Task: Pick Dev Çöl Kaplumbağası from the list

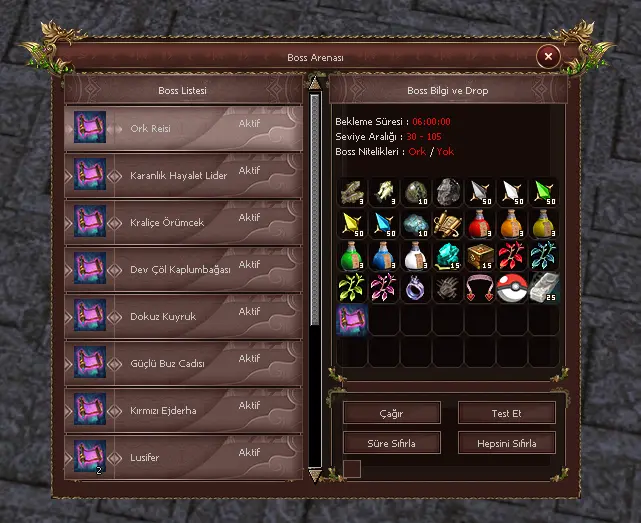Action: pyautogui.click(x=183, y=270)
